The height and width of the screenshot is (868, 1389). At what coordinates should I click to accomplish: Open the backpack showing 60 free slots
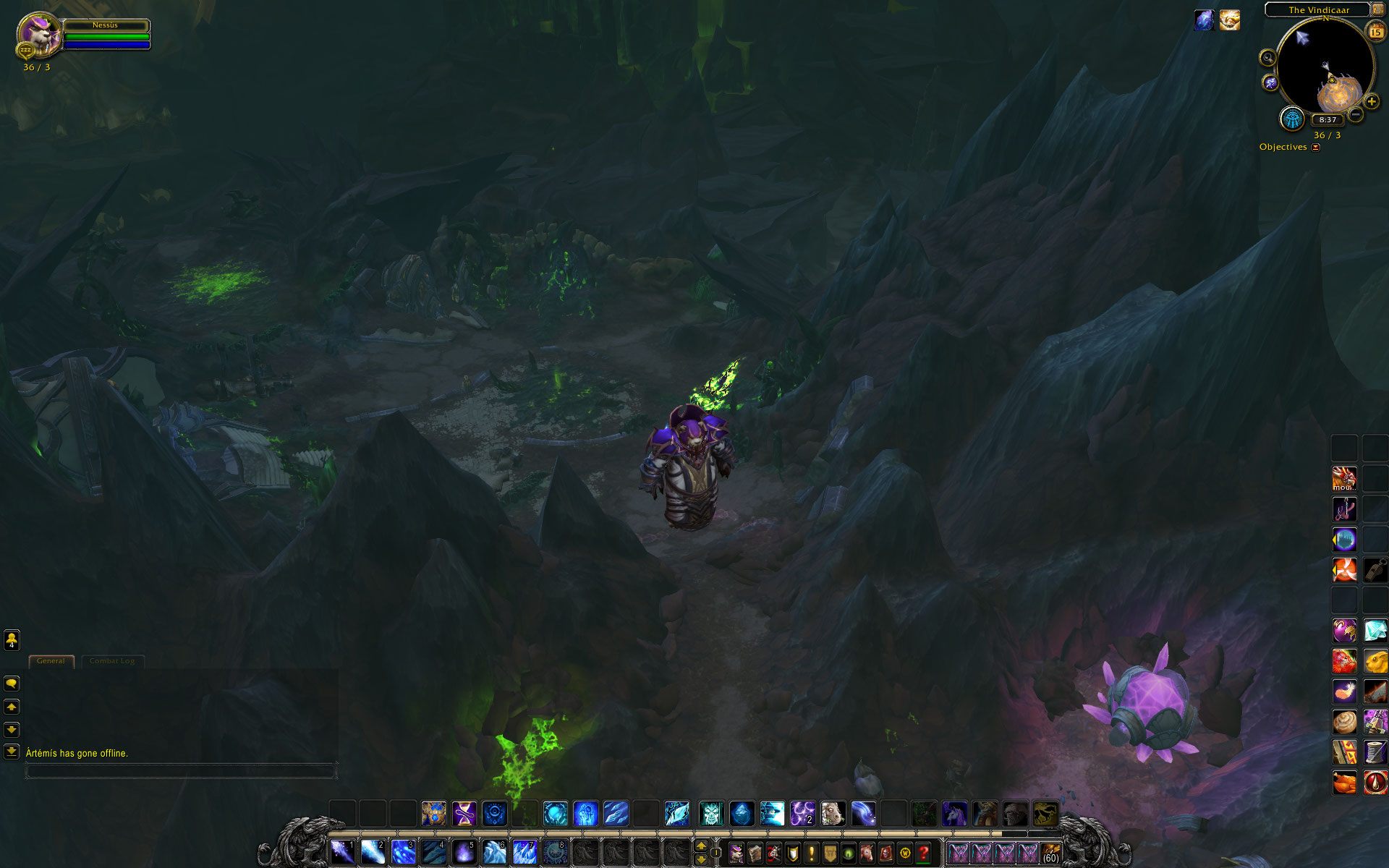[1050, 854]
